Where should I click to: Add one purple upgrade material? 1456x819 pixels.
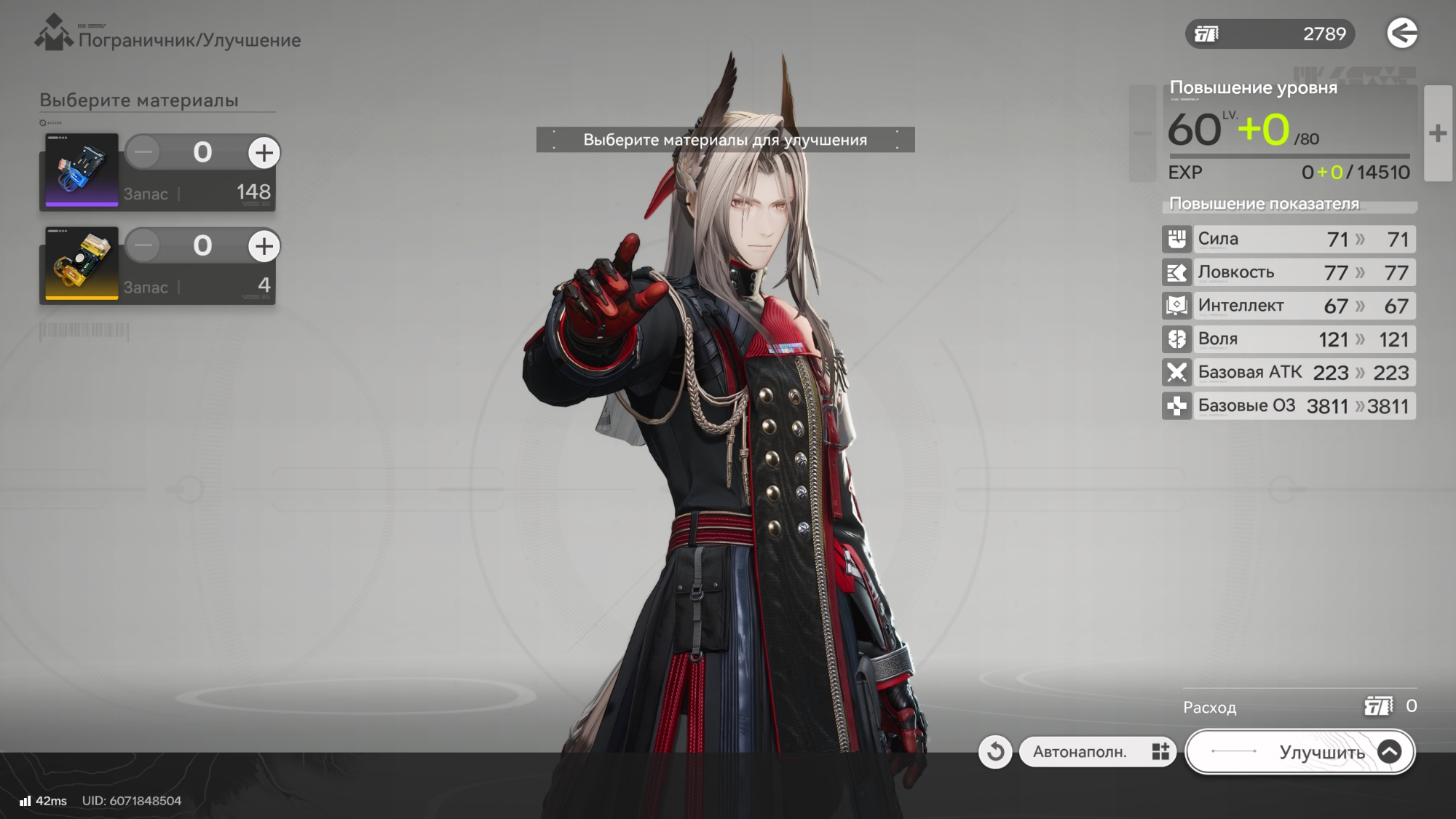click(x=264, y=153)
